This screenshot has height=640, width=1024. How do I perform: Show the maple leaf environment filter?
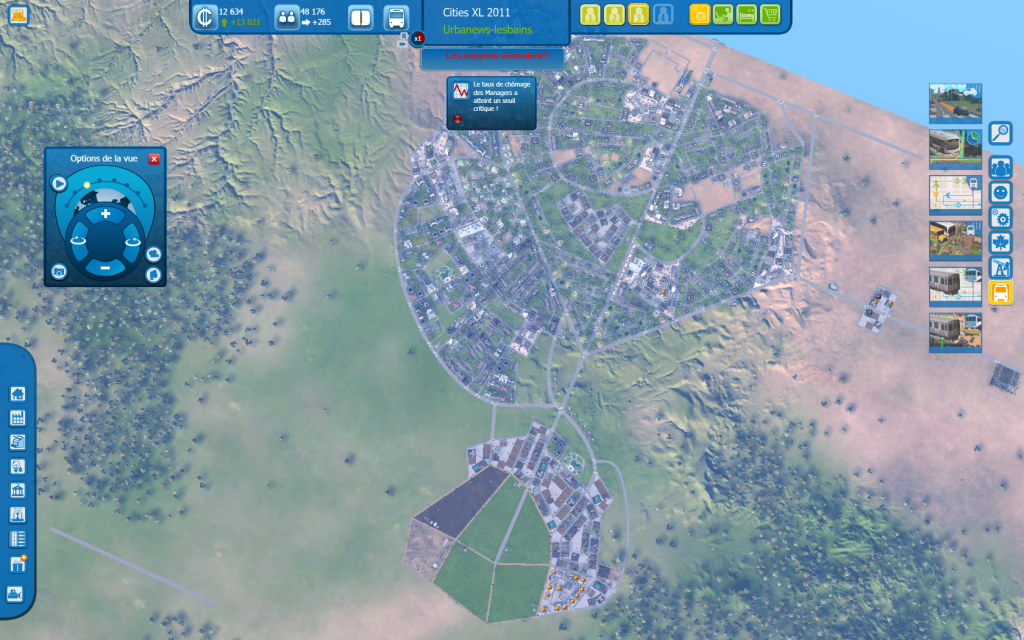click(x=1000, y=242)
